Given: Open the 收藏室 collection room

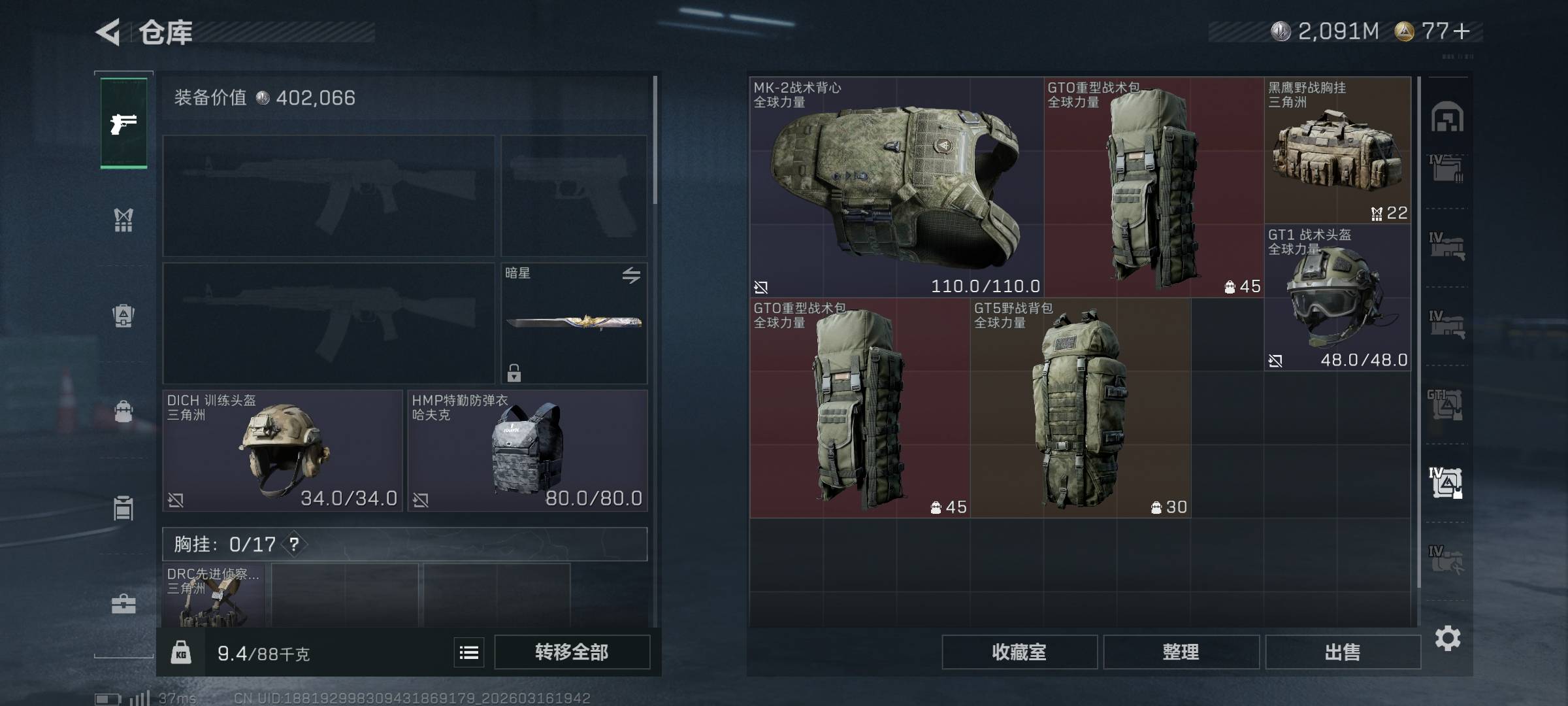Looking at the screenshot, I should [1019, 652].
